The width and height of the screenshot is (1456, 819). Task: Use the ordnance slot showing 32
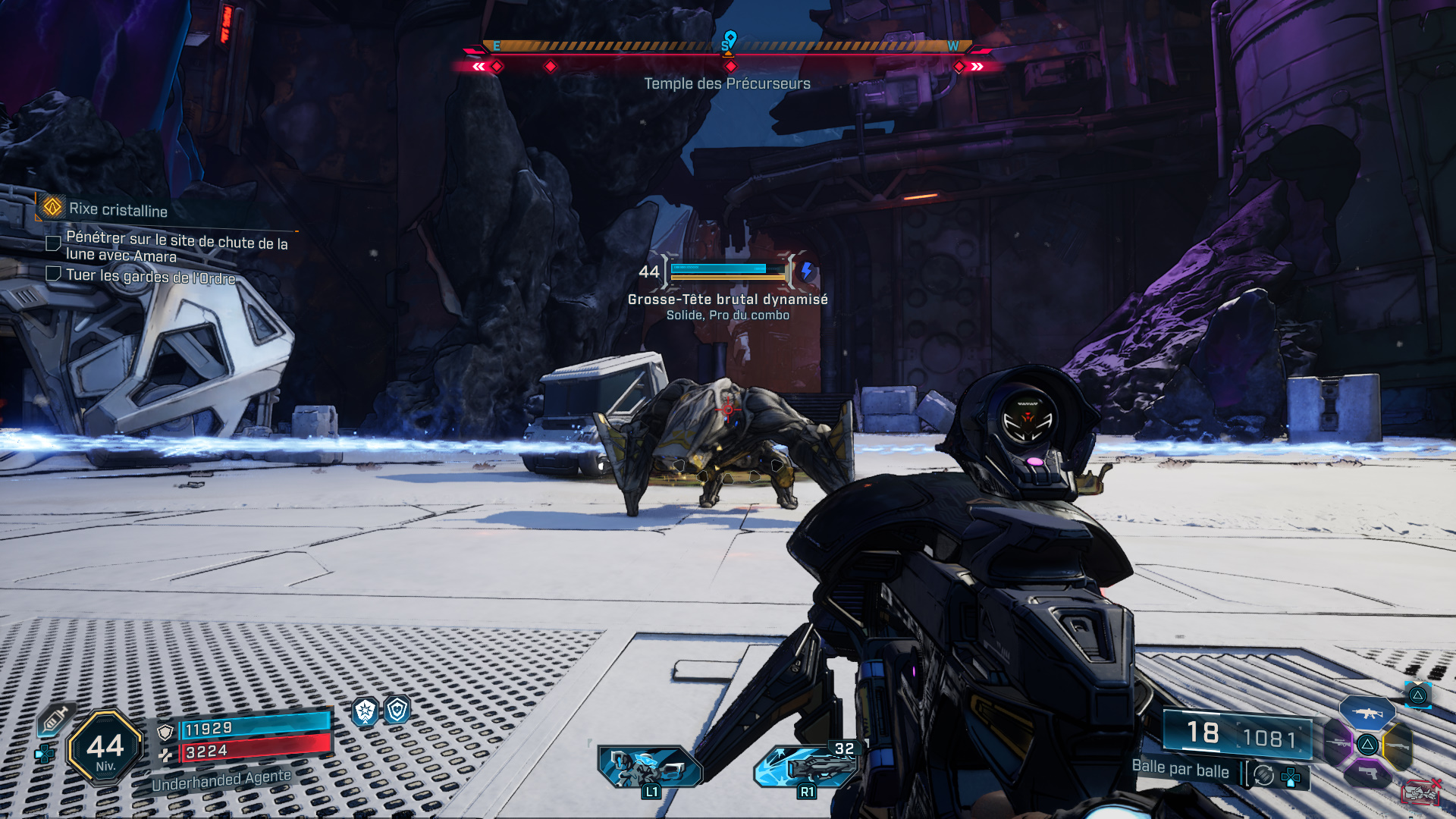tap(808, 766)
